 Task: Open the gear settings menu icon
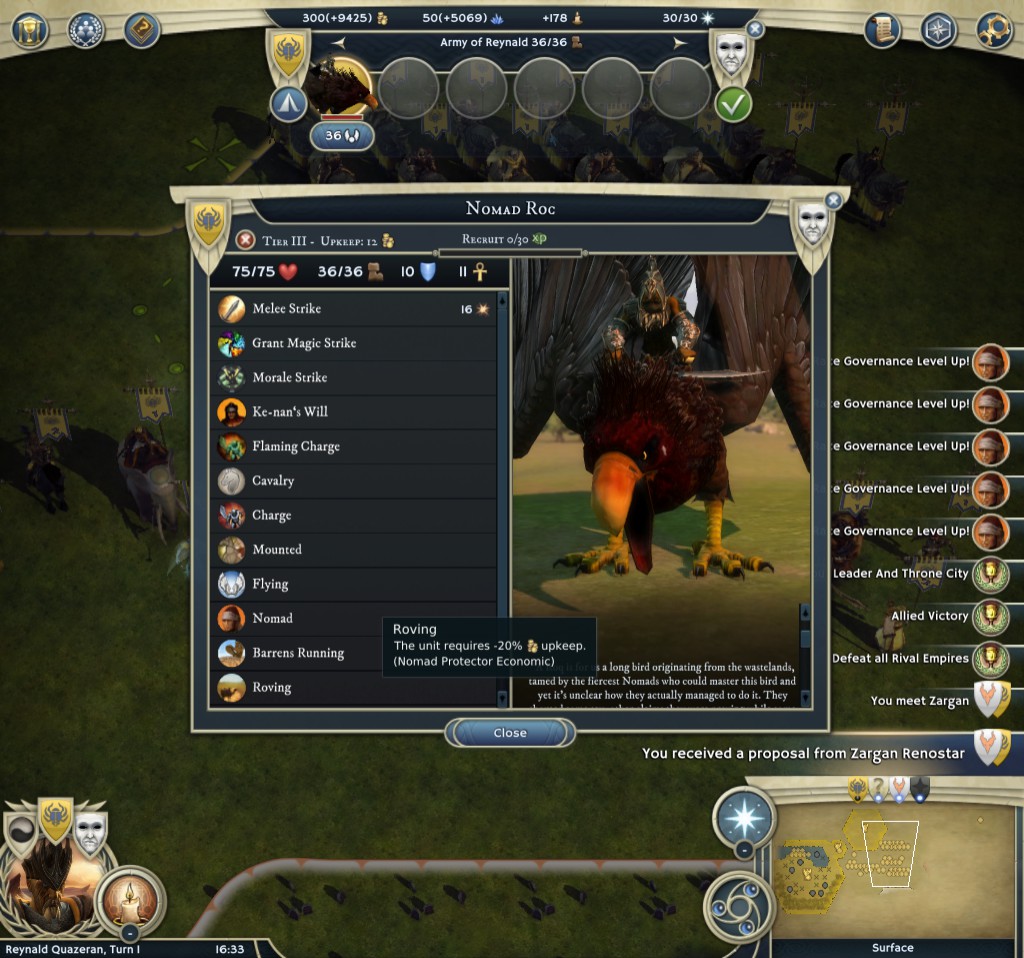[x=995, y=31]
